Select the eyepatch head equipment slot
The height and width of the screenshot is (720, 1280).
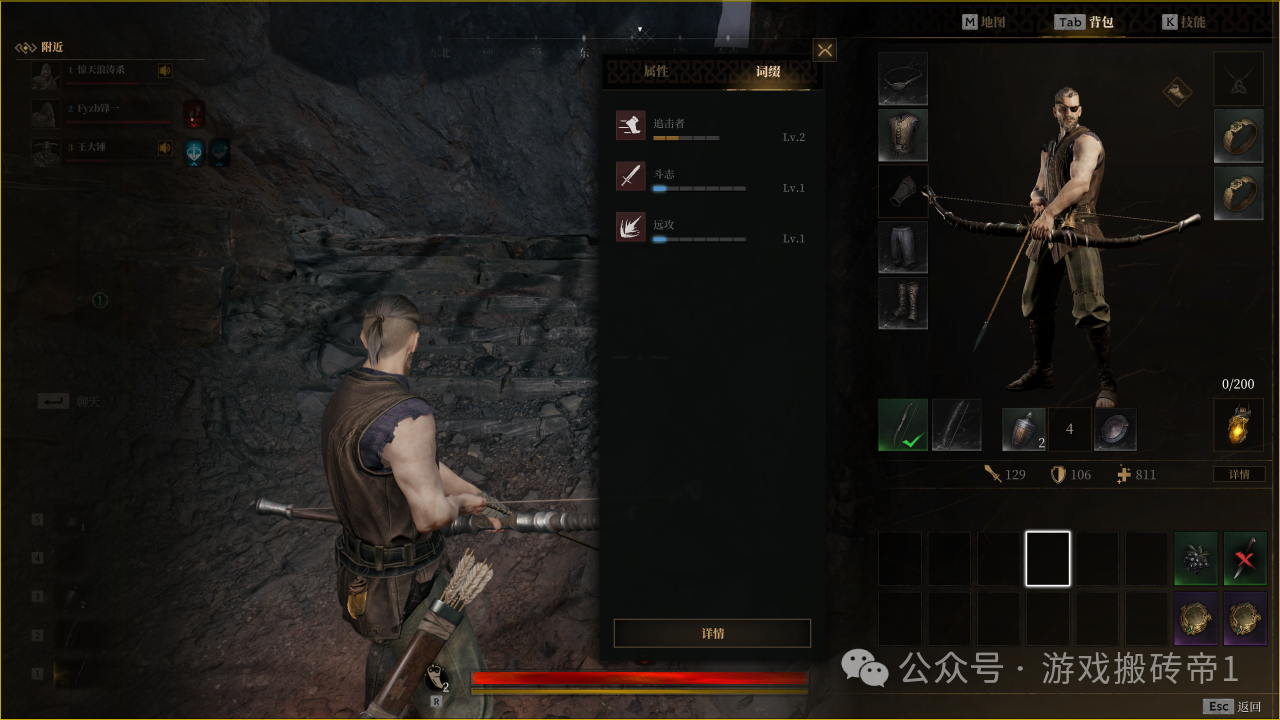[x=903, y=79]
